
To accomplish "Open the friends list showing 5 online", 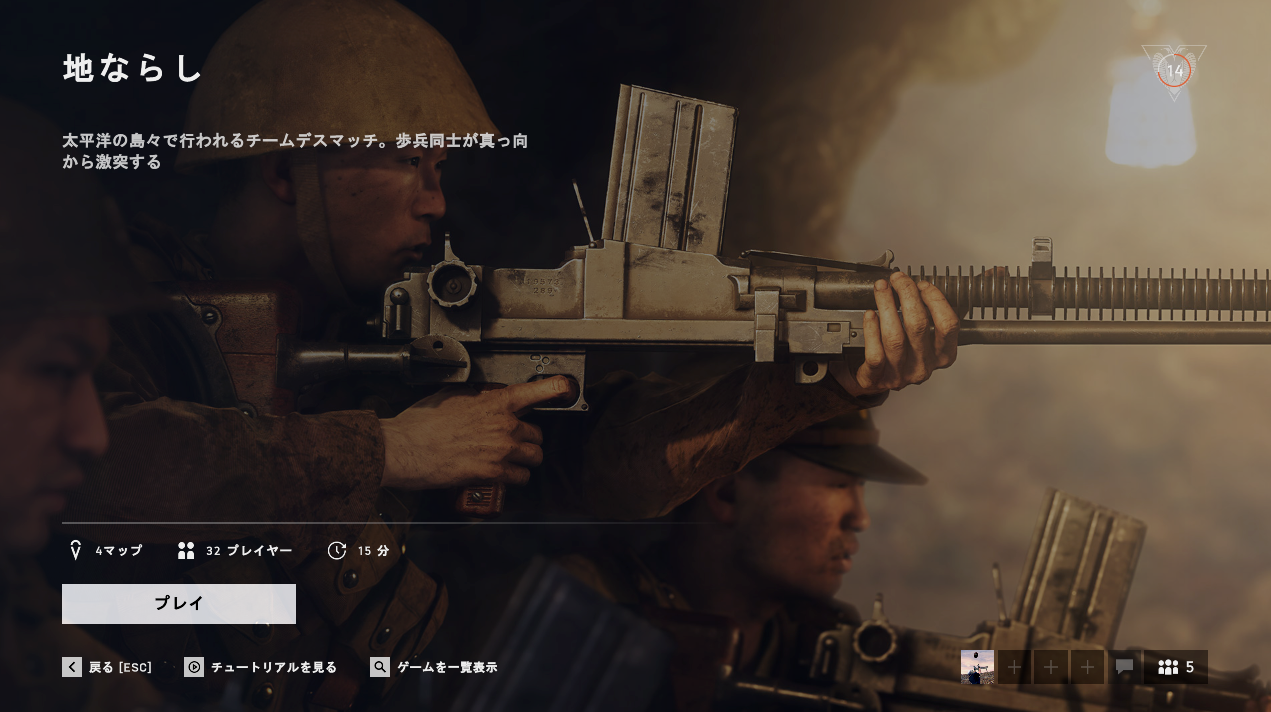I will pos(1176,667).
